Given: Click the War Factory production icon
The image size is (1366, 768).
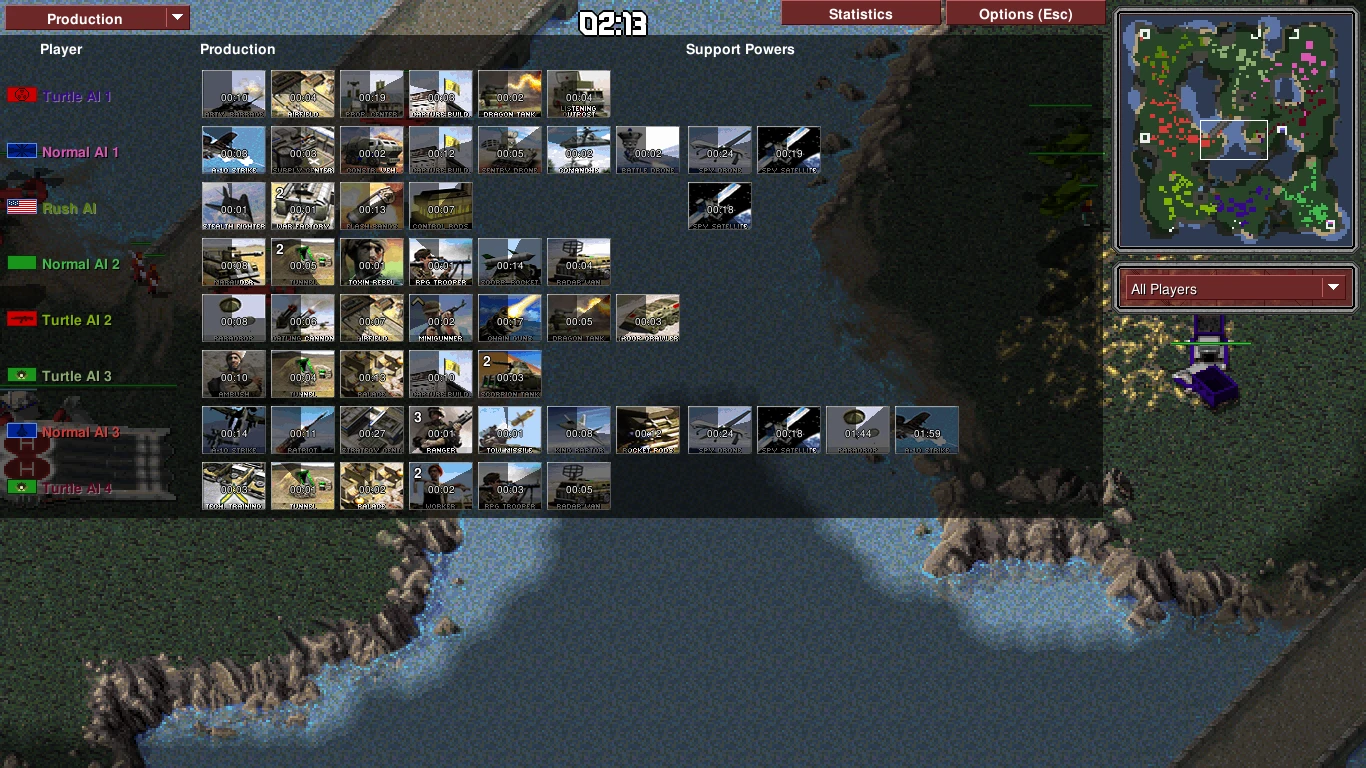Looking at the screenshot, I should [x=303, y=207].
